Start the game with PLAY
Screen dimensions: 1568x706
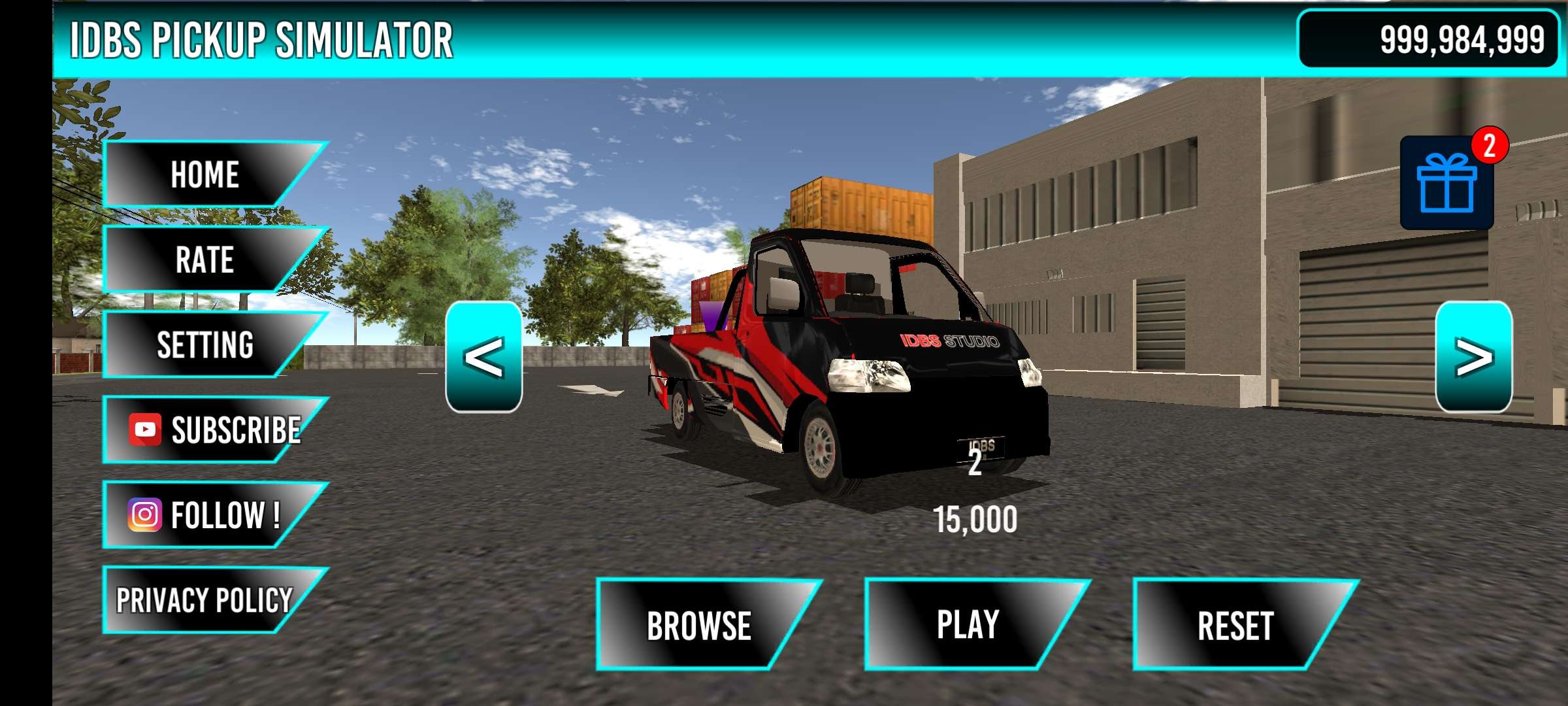coord(967,624)
